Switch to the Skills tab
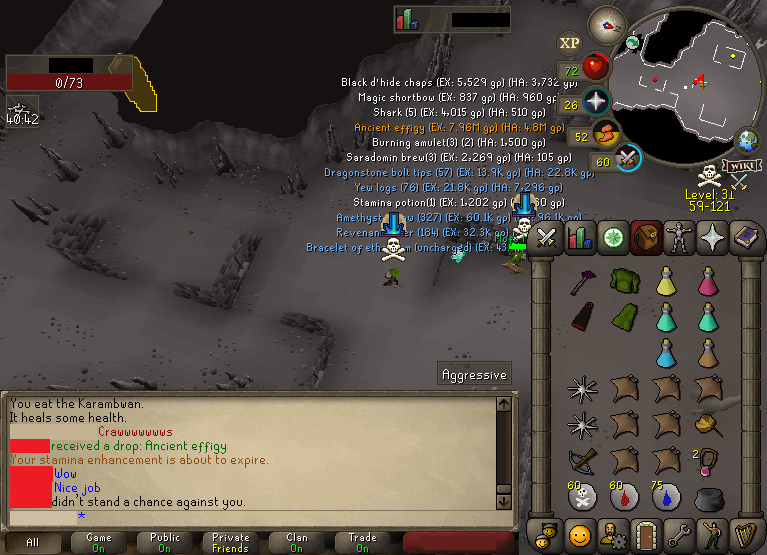 coord(579,238)
